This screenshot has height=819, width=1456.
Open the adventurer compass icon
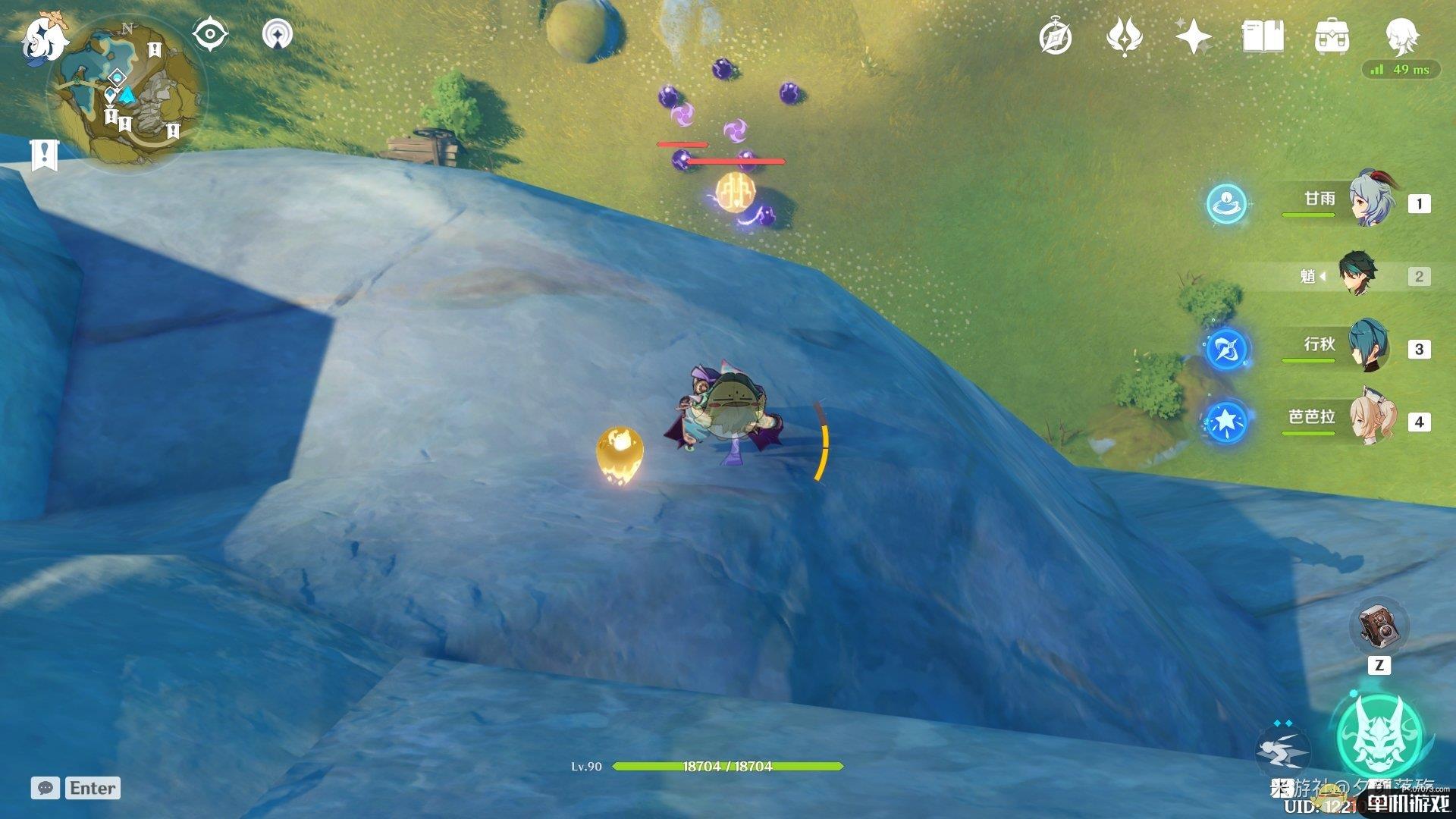pyautogui.click(x=1055, y=37)
